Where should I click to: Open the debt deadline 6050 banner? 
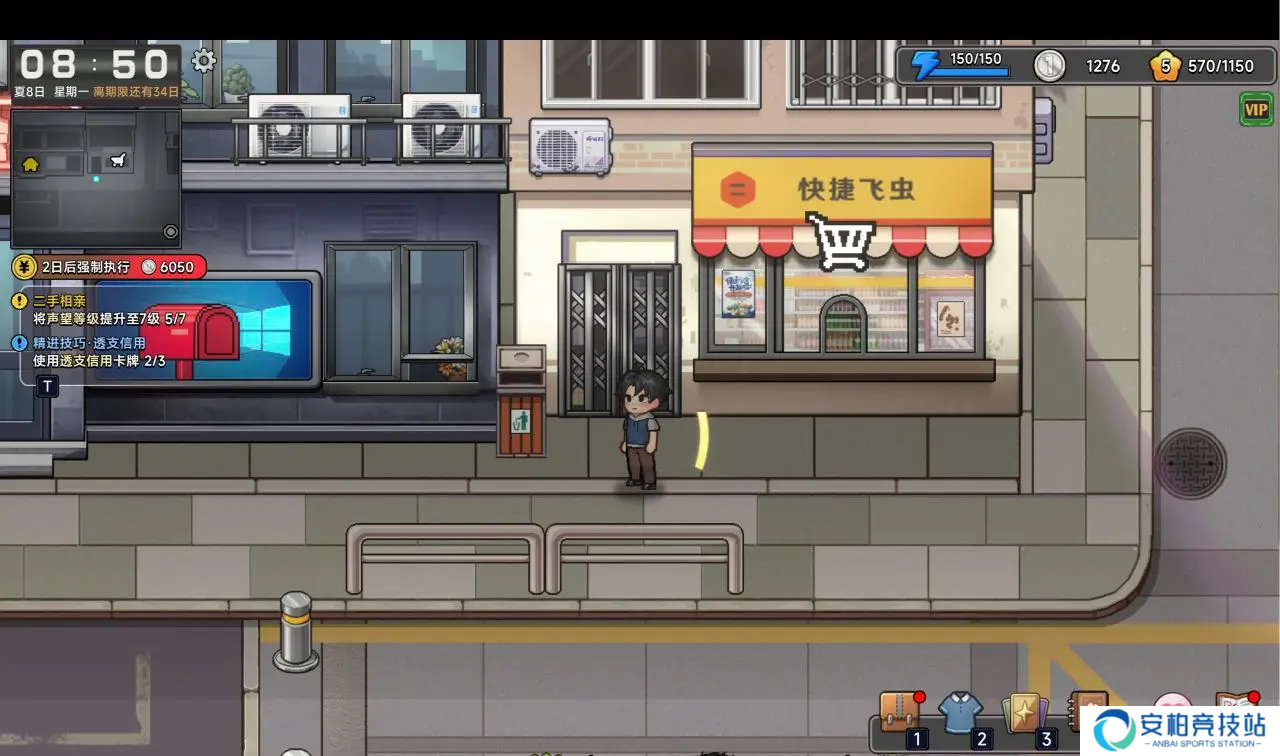click(x=110, y=267)
